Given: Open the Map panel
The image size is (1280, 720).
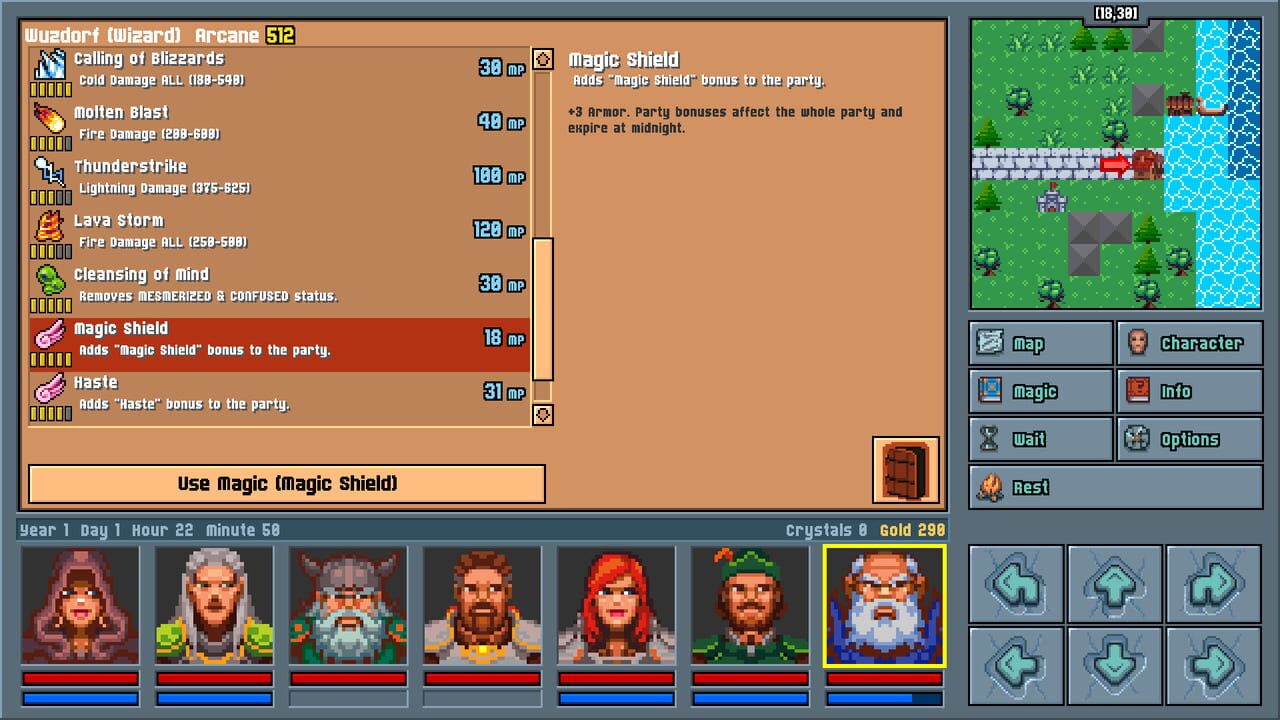Looking at the screenshot, I should pyautogui.click(x=1040, y=343).
